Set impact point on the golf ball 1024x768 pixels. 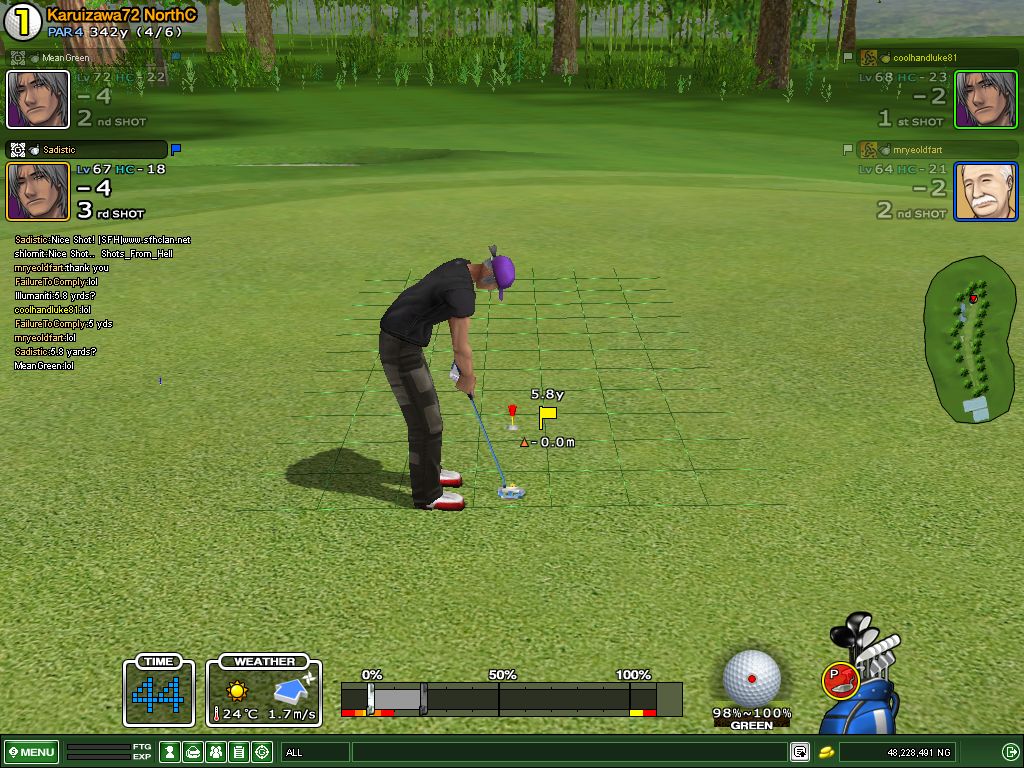(751, 678)
